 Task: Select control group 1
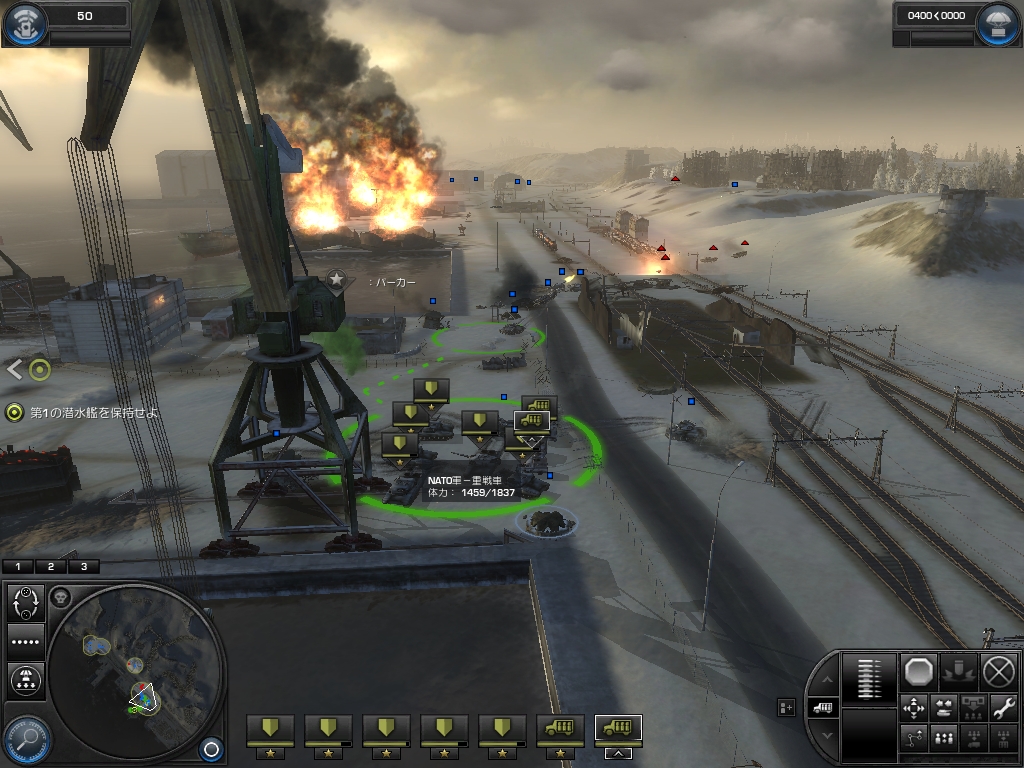click(19, 566)
